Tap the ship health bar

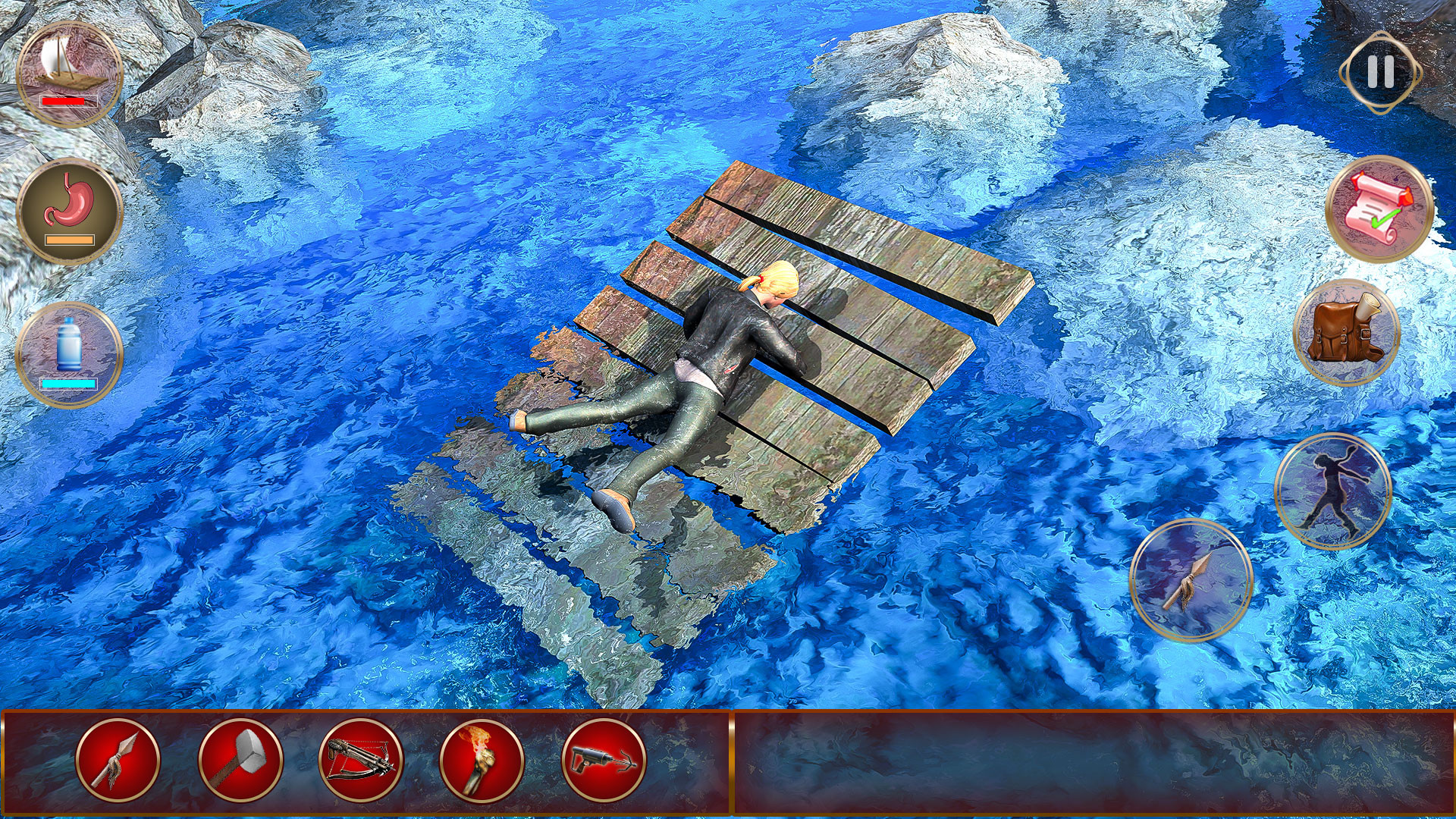point(67,101)
